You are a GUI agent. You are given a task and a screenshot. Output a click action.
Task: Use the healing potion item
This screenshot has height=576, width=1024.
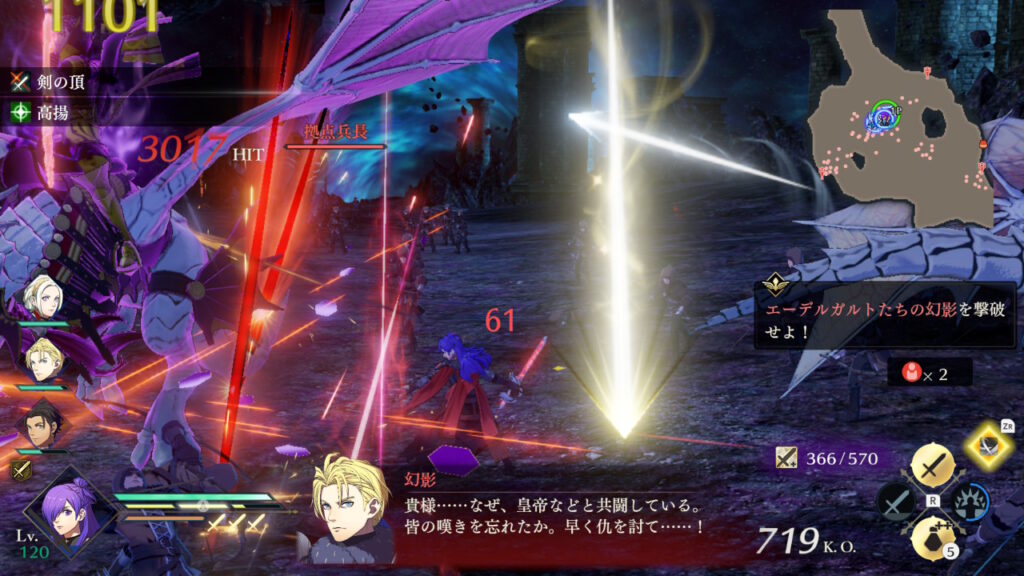[x=933, y=538]
